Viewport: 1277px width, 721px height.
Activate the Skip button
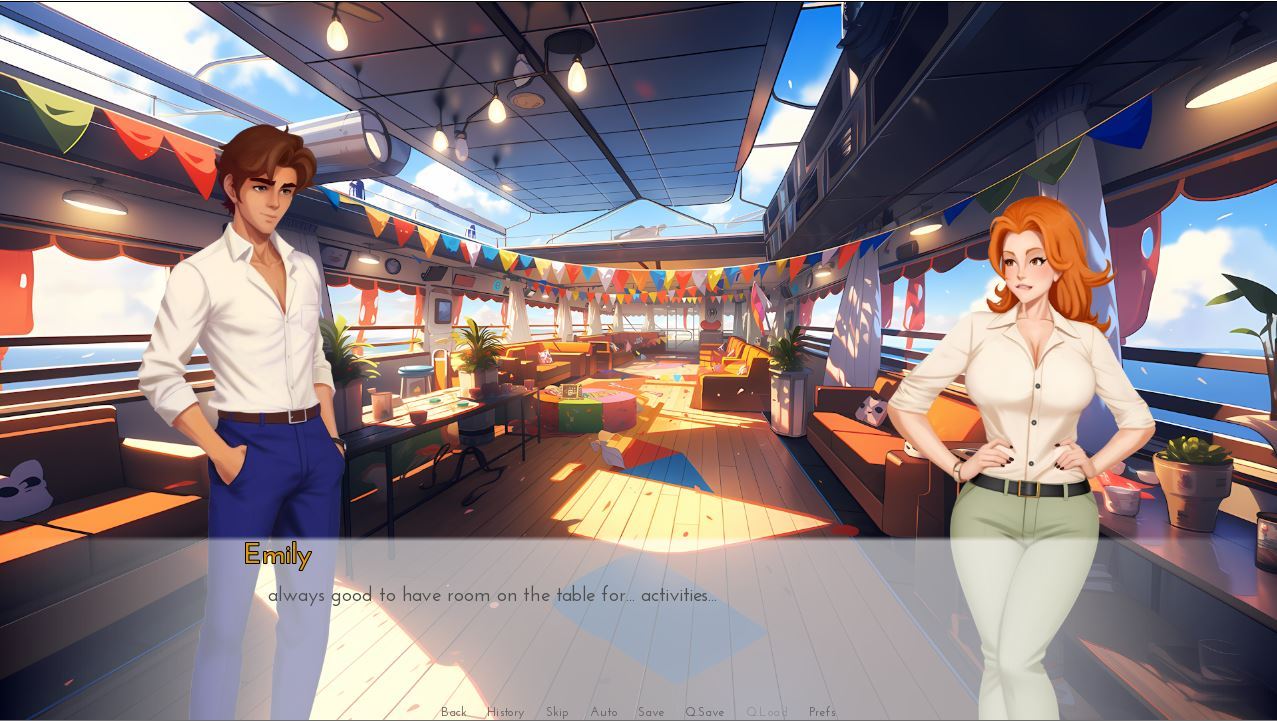pyautogui.click(x=557, y=712)
